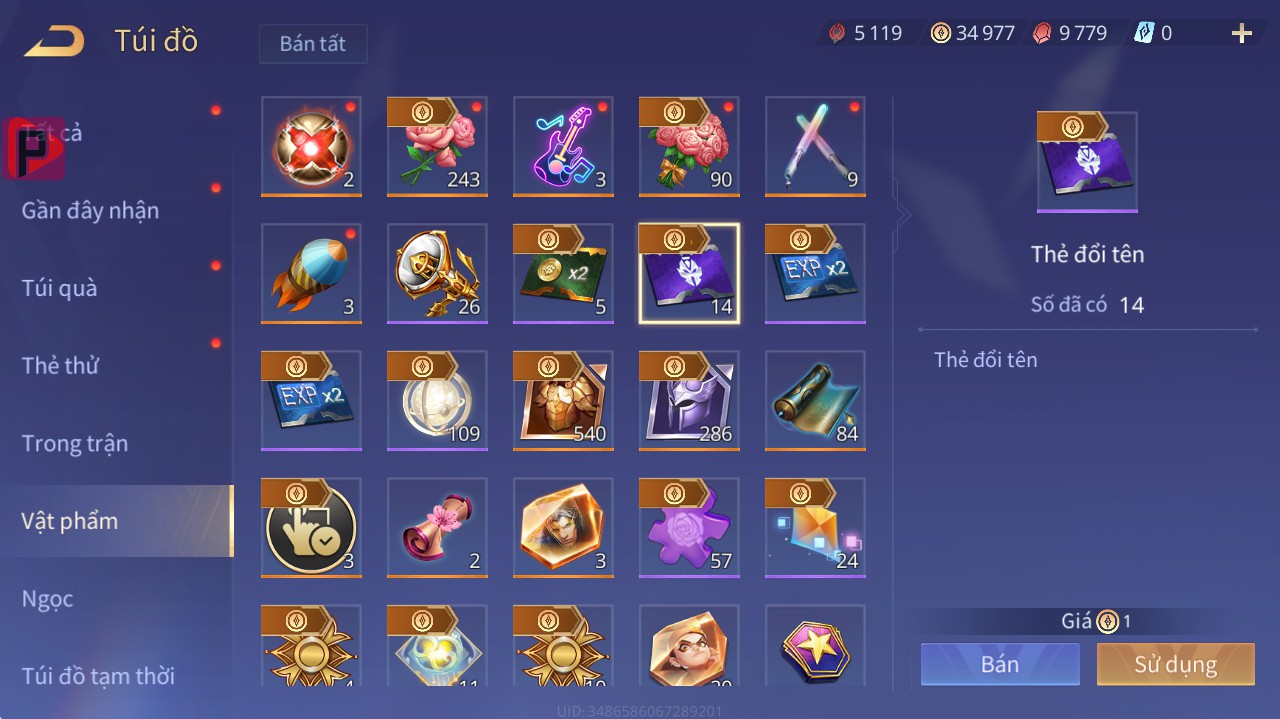Switch to Gần đây nhận tab
Image resolution: width=1280 pixels, height=719 pixels.
[90, 210]
